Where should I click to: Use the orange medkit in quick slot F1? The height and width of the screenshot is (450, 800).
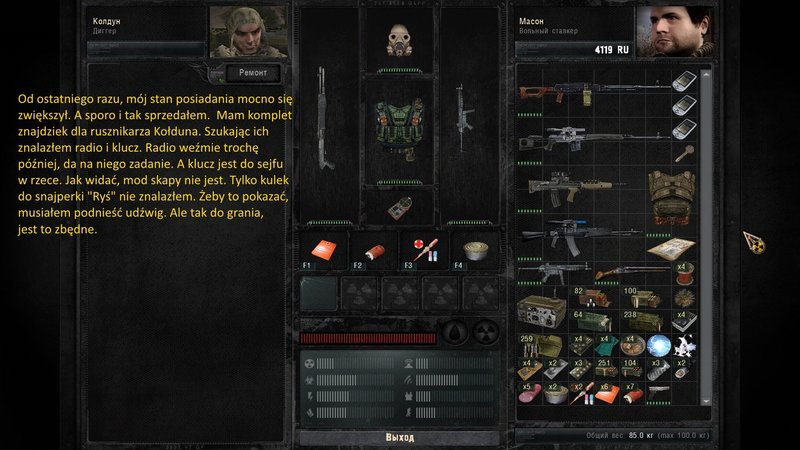[x=321, y=250]
